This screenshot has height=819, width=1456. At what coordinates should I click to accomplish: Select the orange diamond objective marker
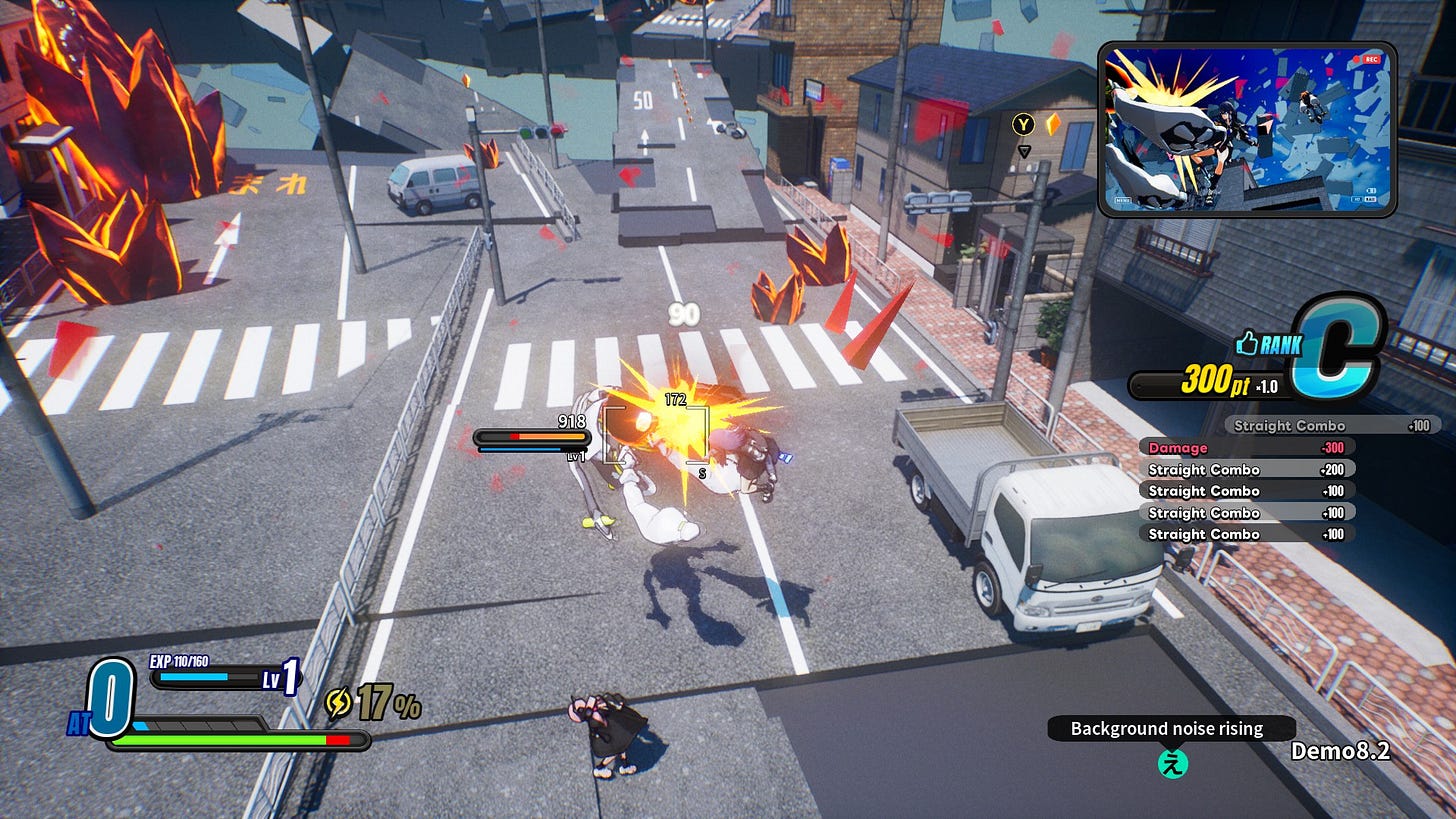click(x=1052, y=124)
